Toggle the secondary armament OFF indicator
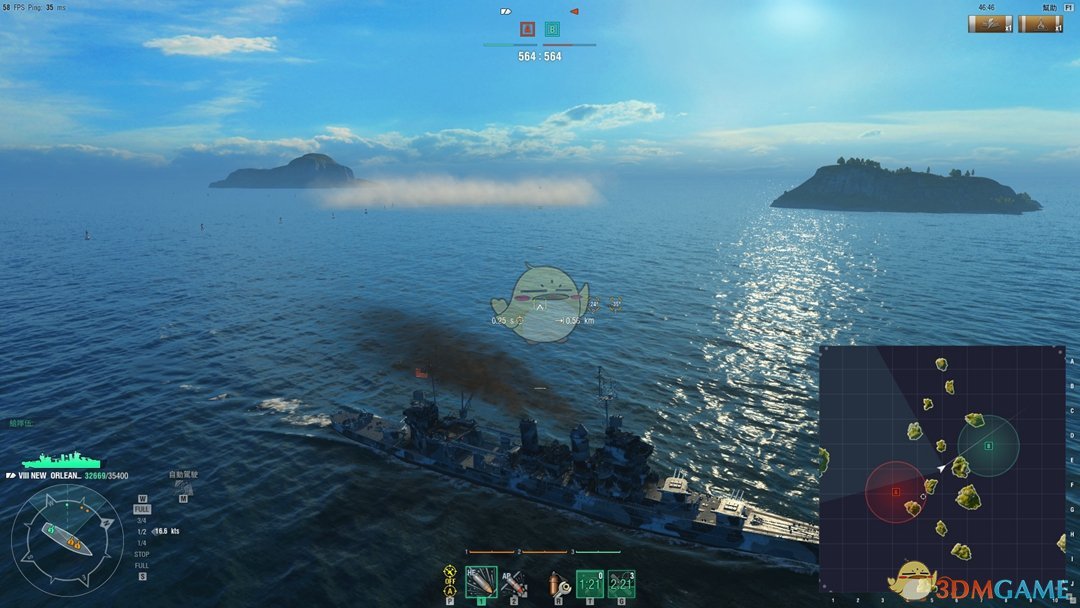 point(449,580)
